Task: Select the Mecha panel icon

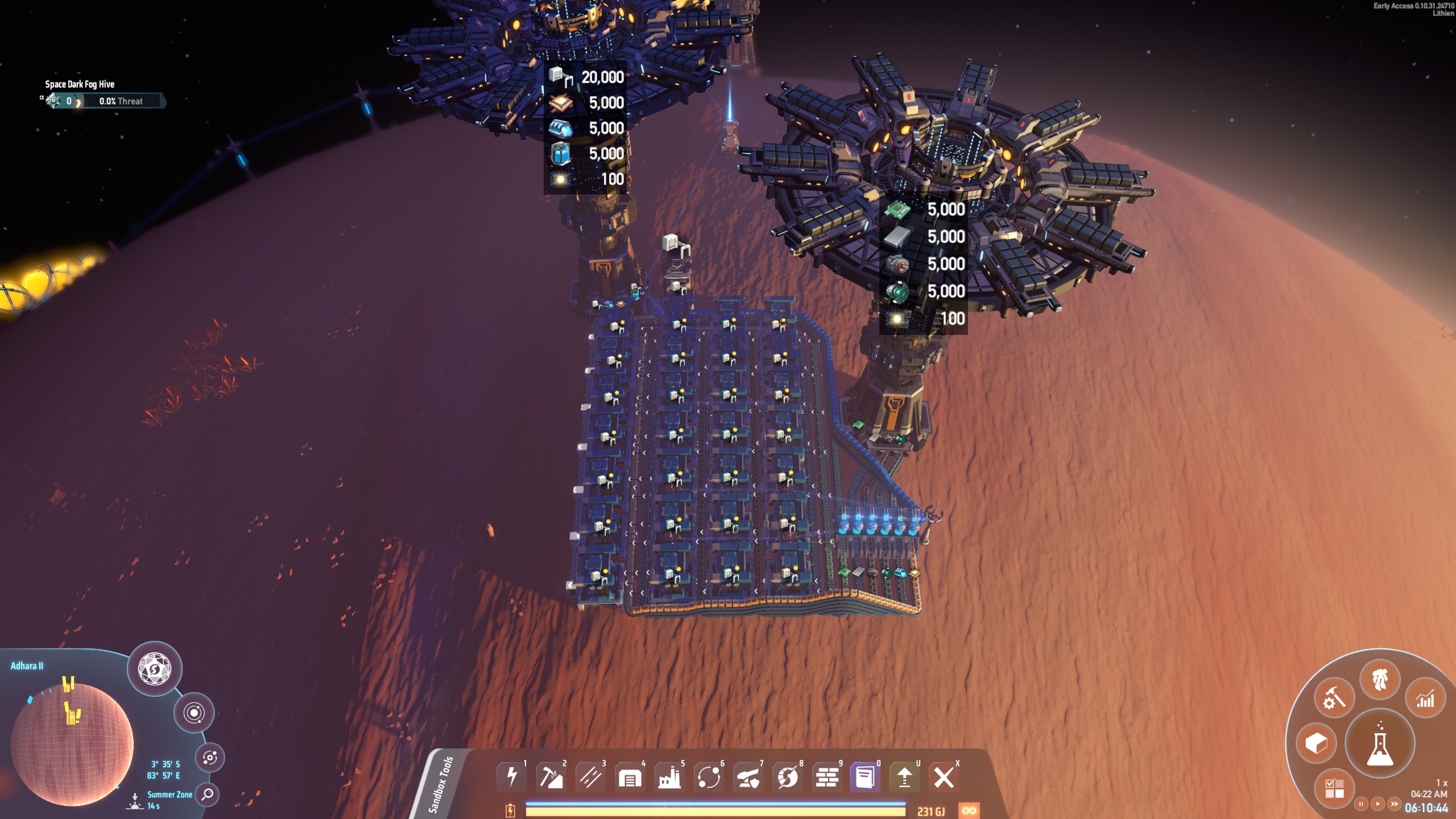Action: point(1380,680)
